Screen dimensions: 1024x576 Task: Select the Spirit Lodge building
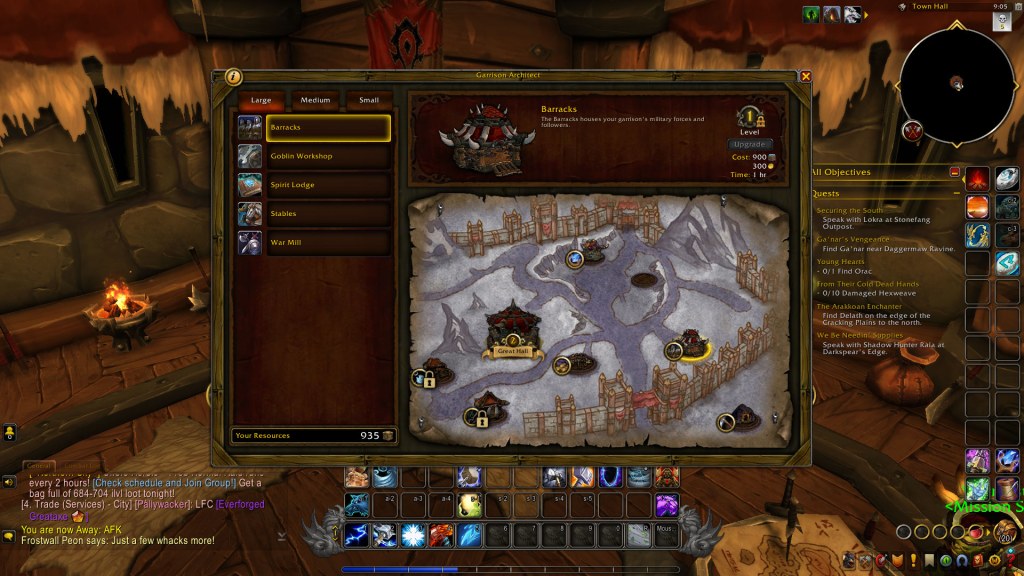tap(327, 185)
